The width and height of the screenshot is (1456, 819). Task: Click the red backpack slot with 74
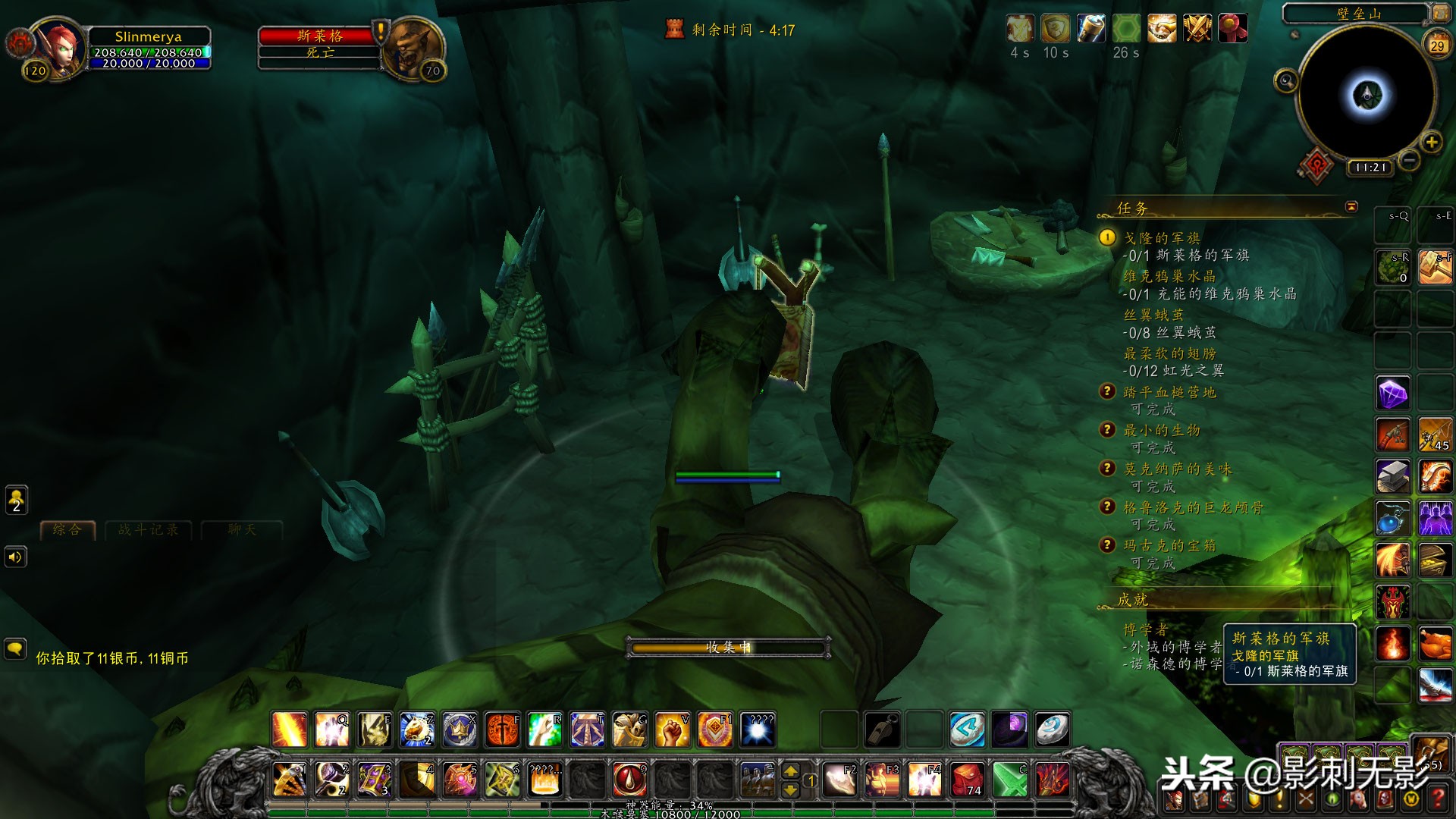[x=968, y=780]
